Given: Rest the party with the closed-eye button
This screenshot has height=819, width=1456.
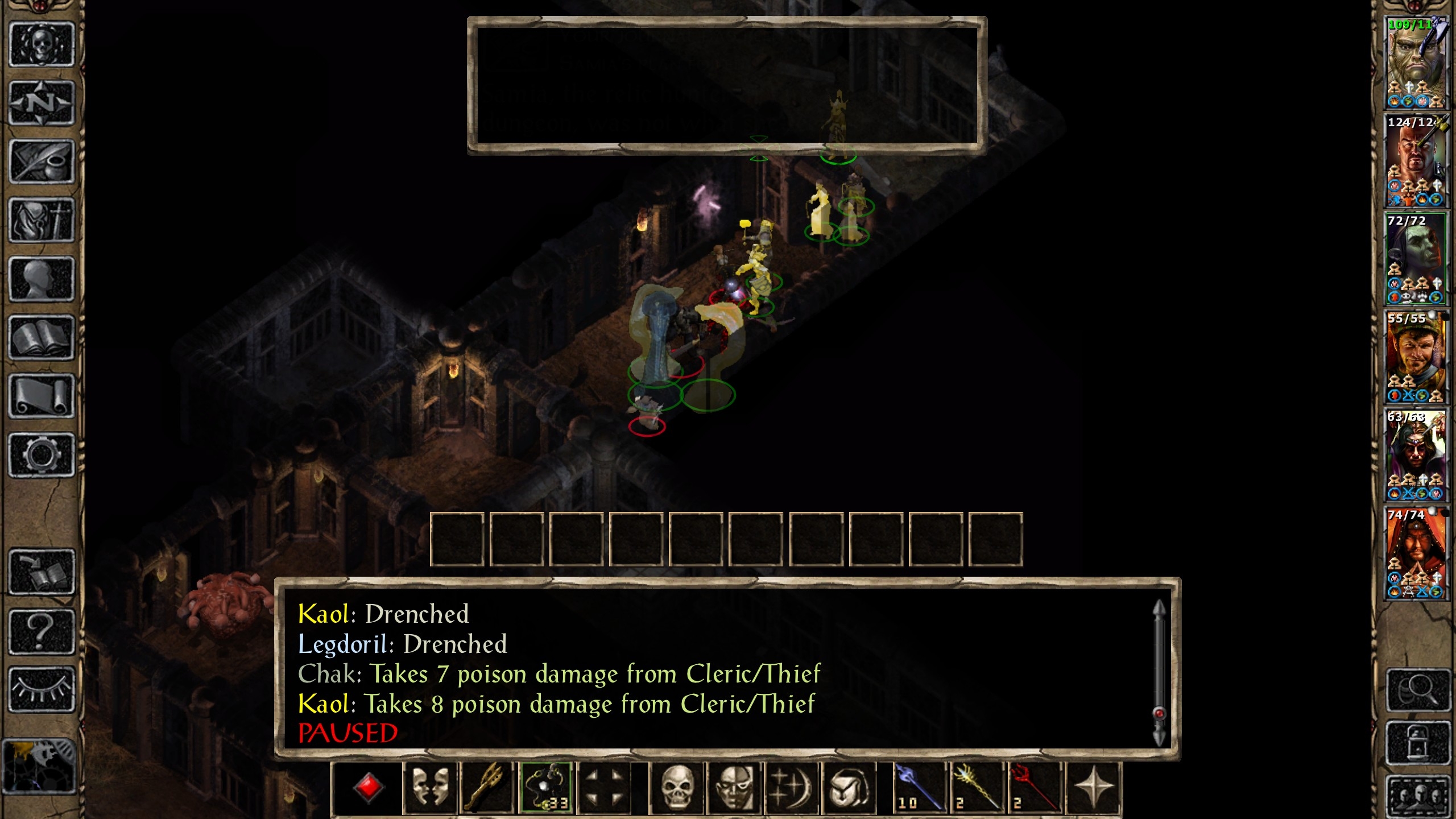Looking at the screenshot, I should 42,689.
